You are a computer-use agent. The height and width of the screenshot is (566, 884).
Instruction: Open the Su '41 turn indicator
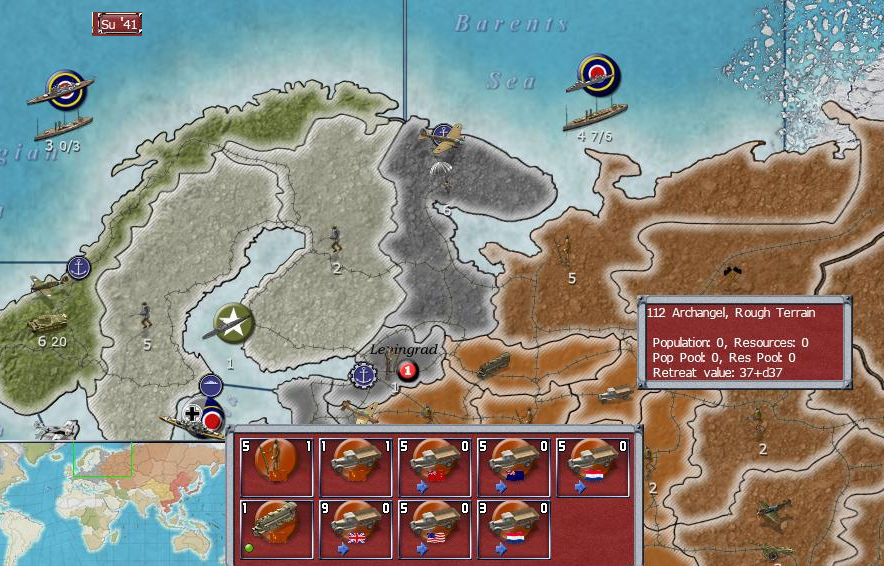coord(117,23)
